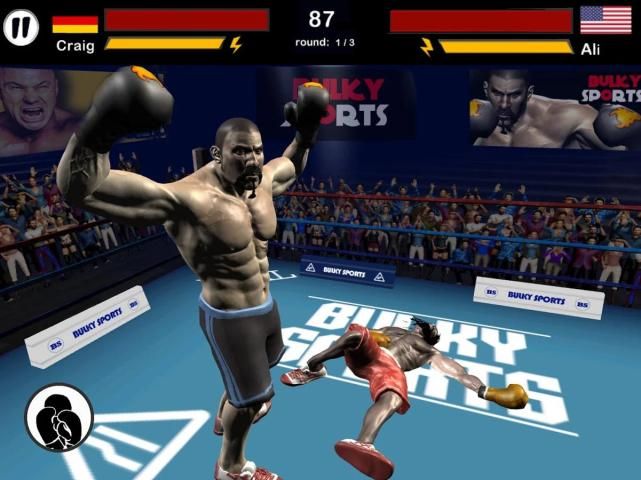This screenshot has height=480, width=641.
Task: Pause the boxing match
Action: pos(21,27)
